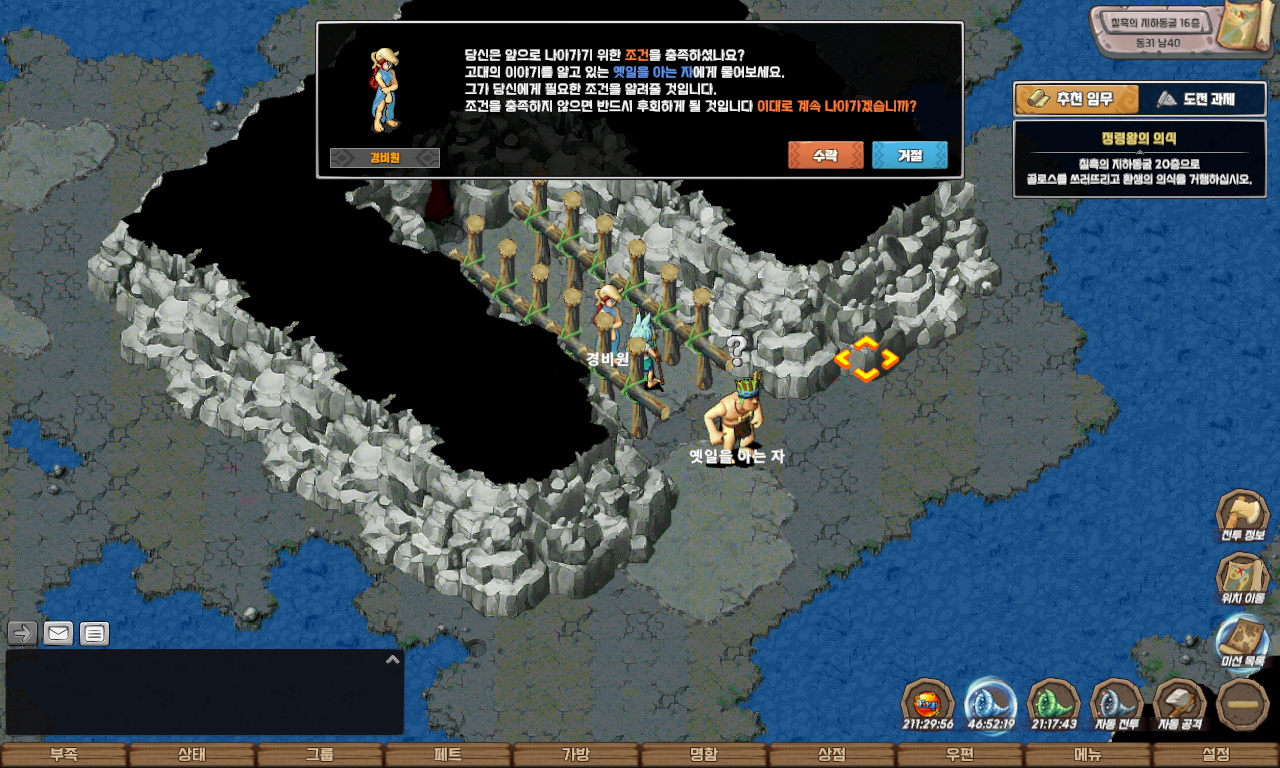Accept the guard's prompt with 수락
Image resolution: width=1280 pixels, height=768 pixels.
click(825, 155)
